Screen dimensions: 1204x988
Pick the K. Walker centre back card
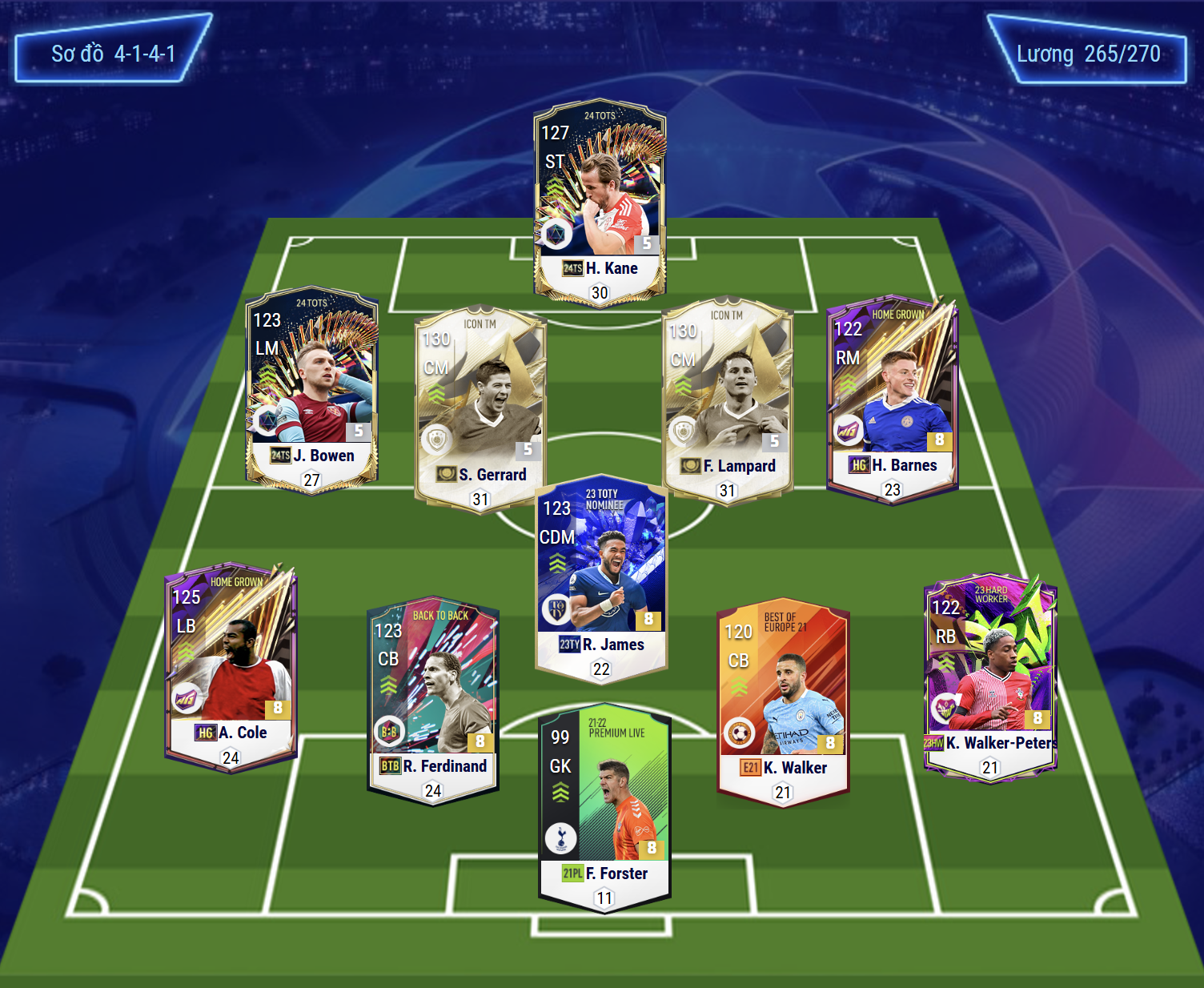(x=783, y=702)
